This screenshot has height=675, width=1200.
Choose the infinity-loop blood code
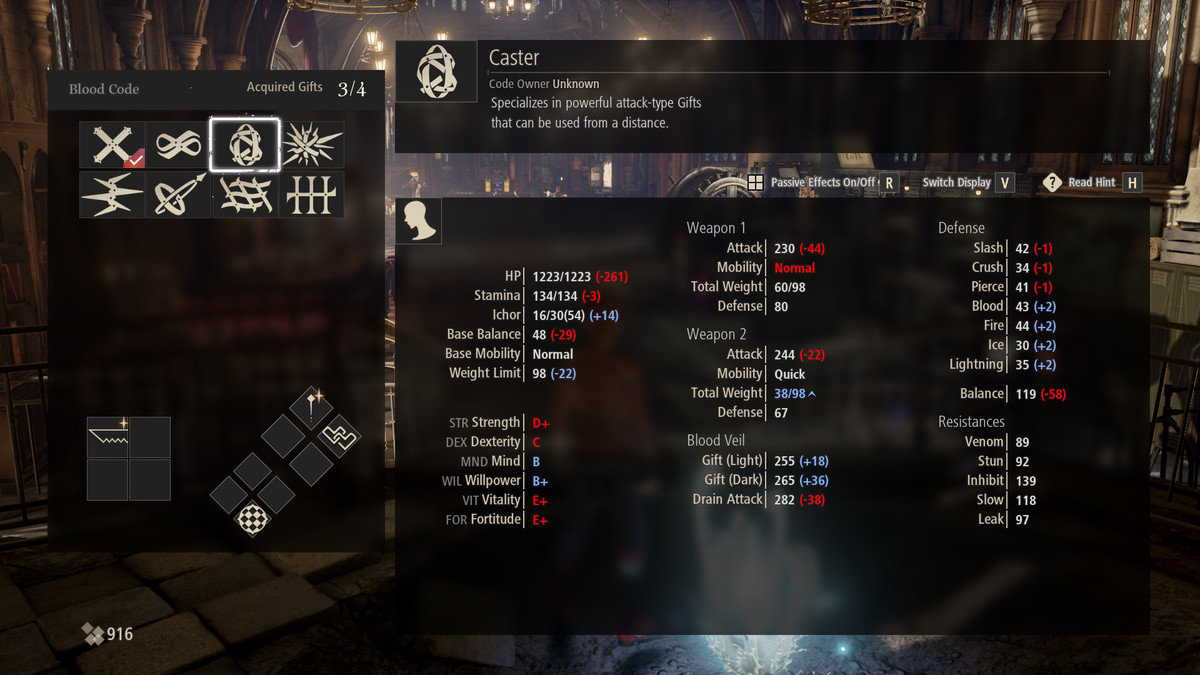click(x=179, y=146)
